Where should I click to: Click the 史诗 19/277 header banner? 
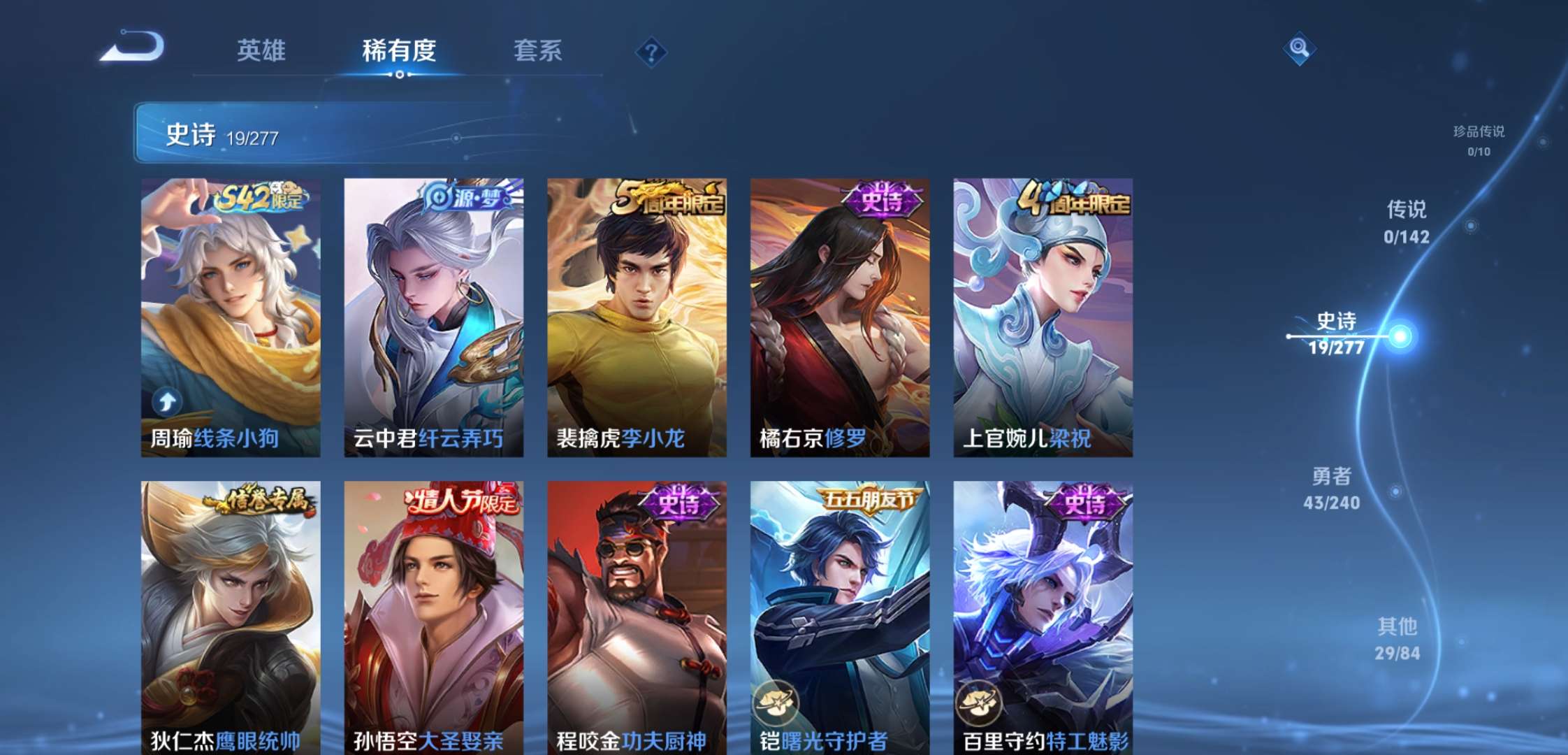280,133
